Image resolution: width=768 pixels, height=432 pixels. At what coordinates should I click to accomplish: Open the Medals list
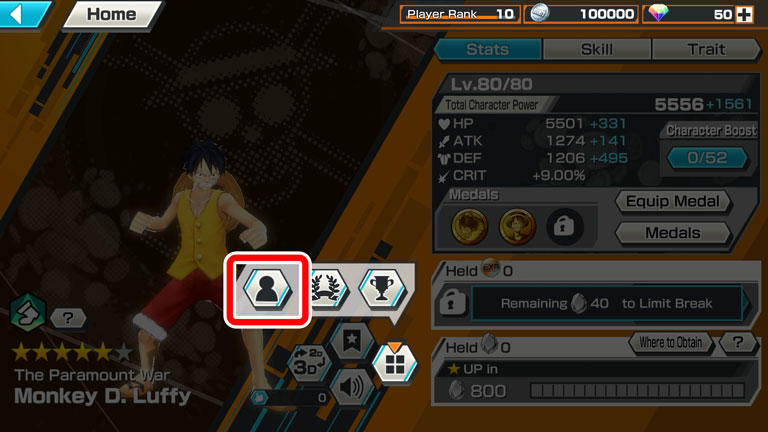[x=673, y=233]
